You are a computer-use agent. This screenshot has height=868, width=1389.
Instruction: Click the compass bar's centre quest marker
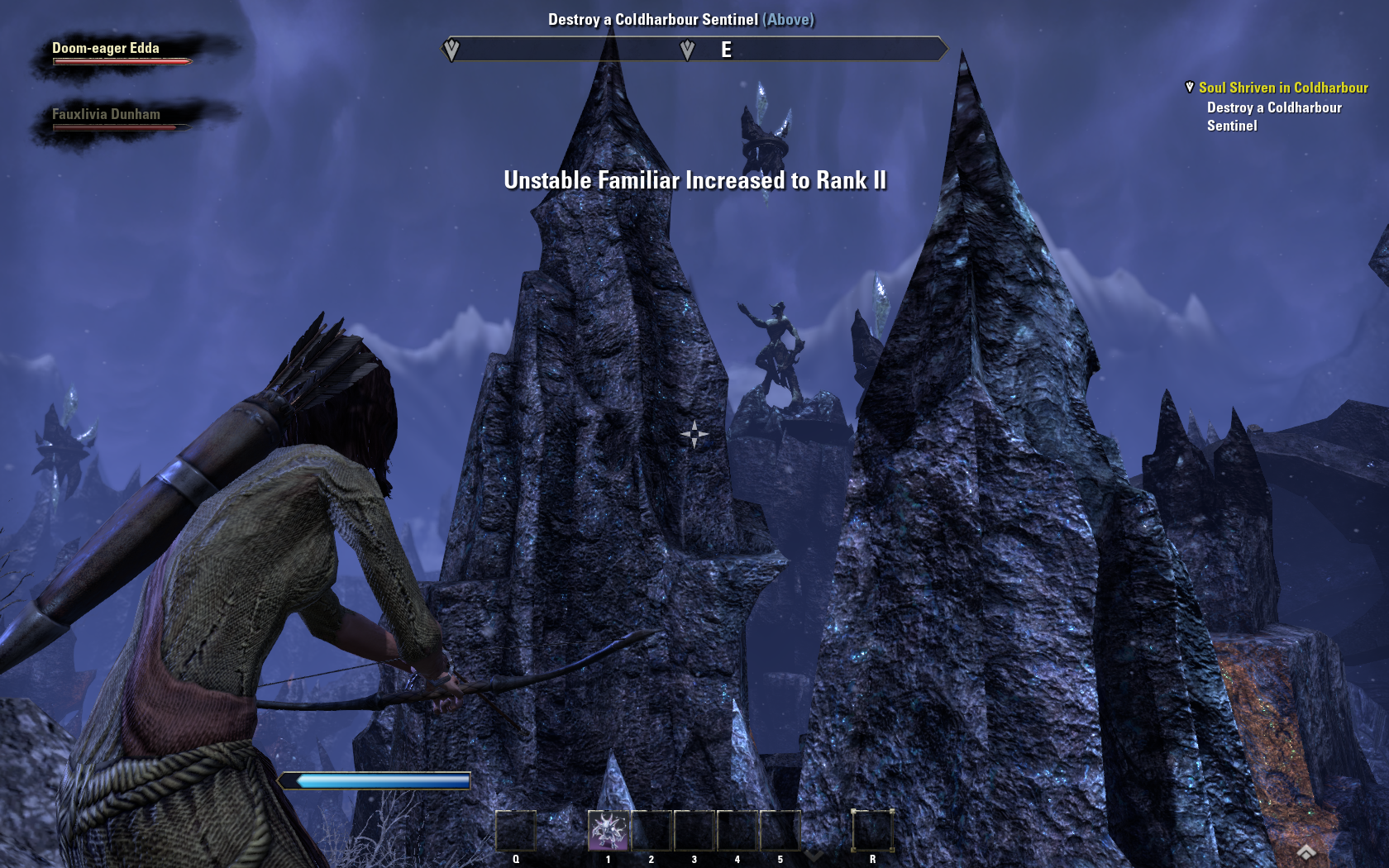point(687,50)
